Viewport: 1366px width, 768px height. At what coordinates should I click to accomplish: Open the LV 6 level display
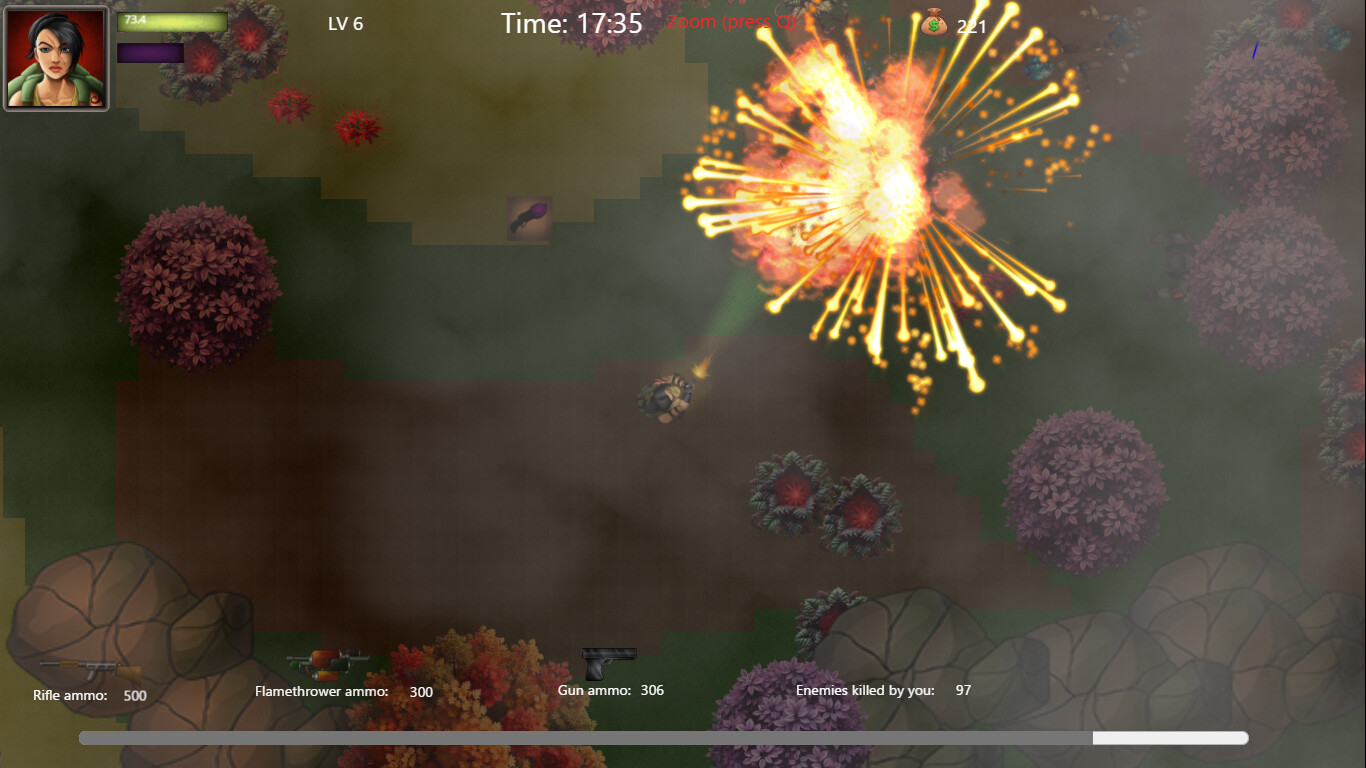coord(345,24)
